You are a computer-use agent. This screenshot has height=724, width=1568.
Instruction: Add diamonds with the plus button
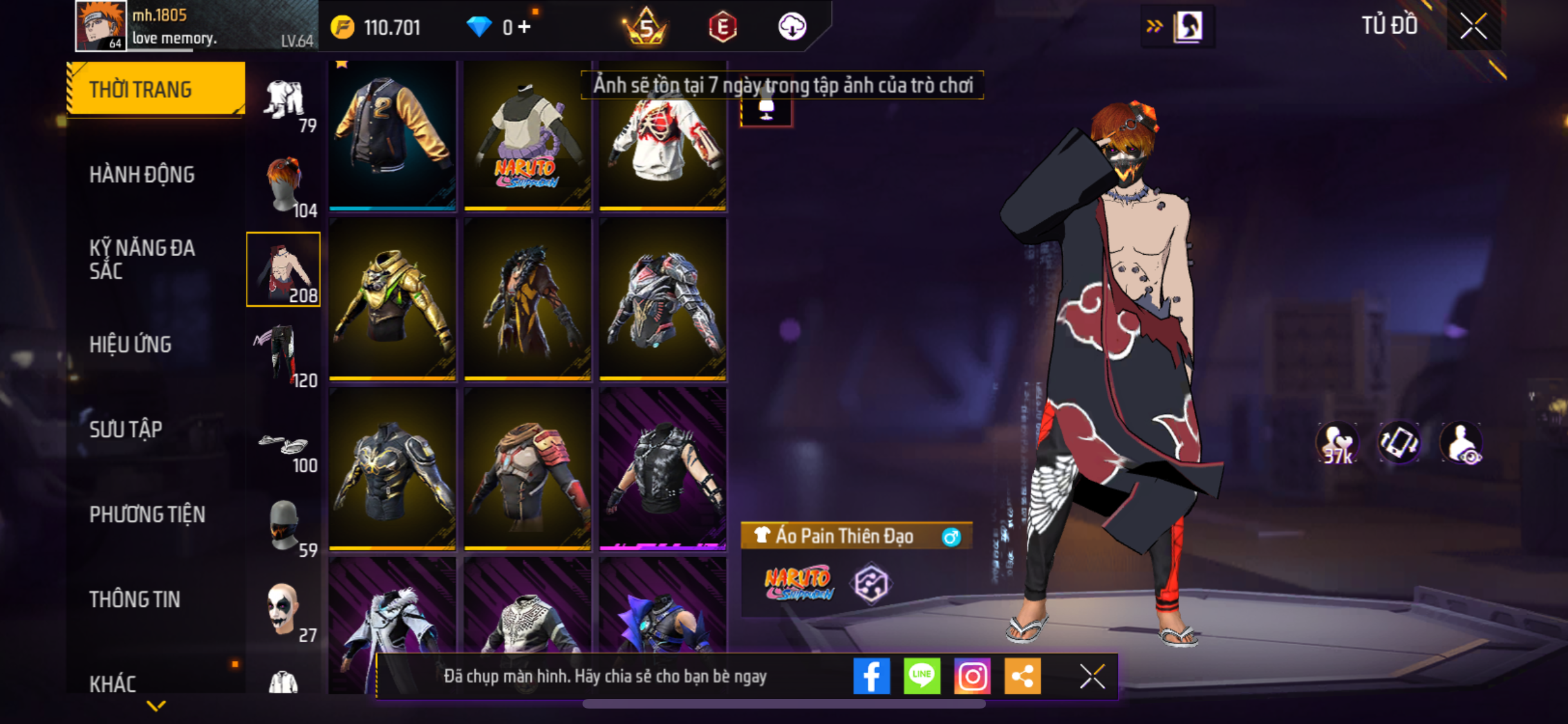(525, 27)
